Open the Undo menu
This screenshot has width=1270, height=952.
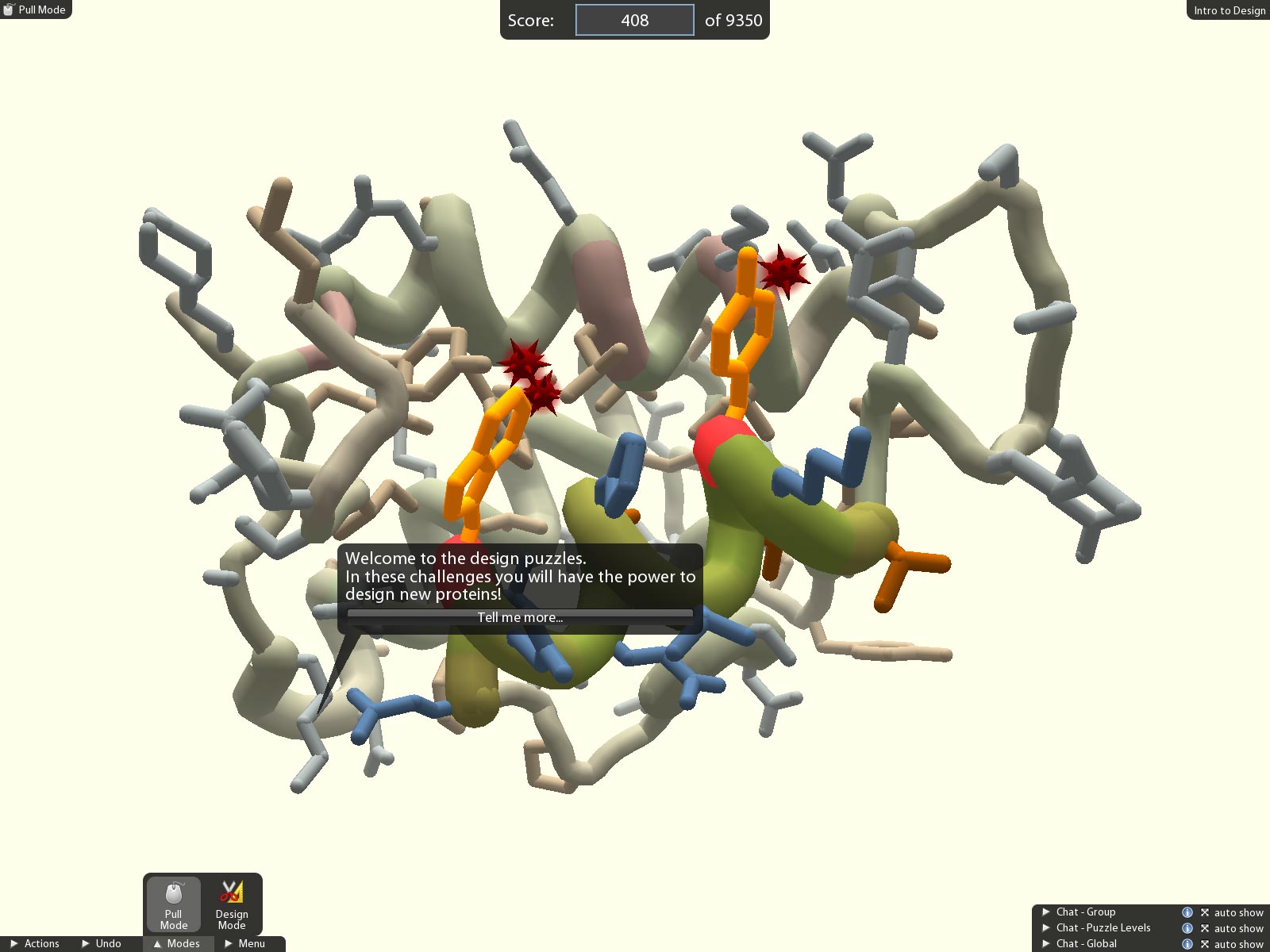(x=102, y=943)
